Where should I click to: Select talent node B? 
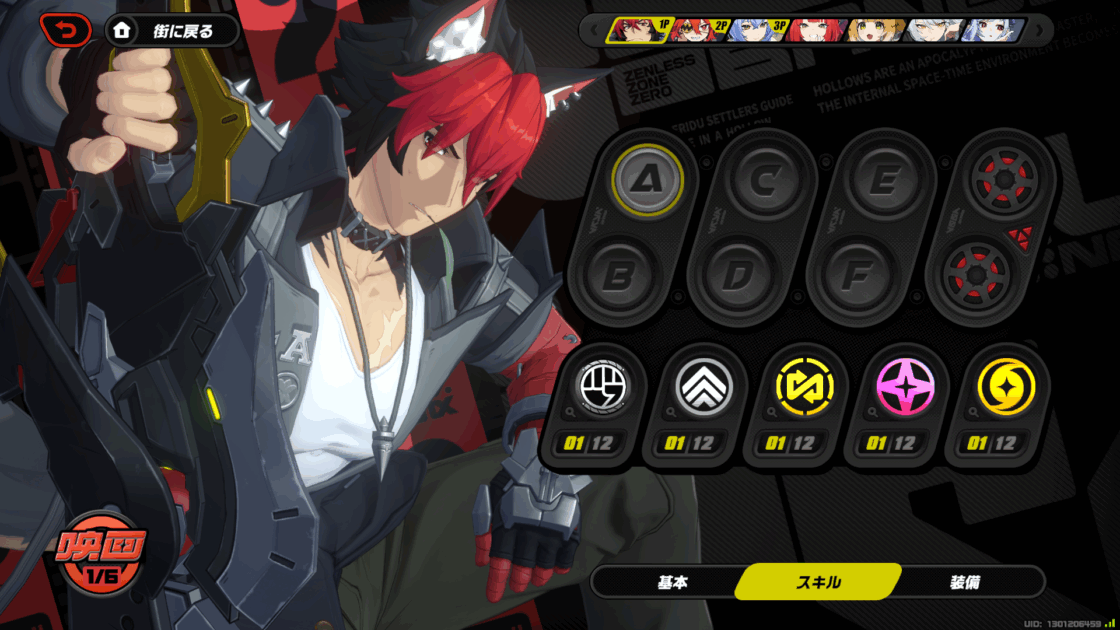pos(619,275)
